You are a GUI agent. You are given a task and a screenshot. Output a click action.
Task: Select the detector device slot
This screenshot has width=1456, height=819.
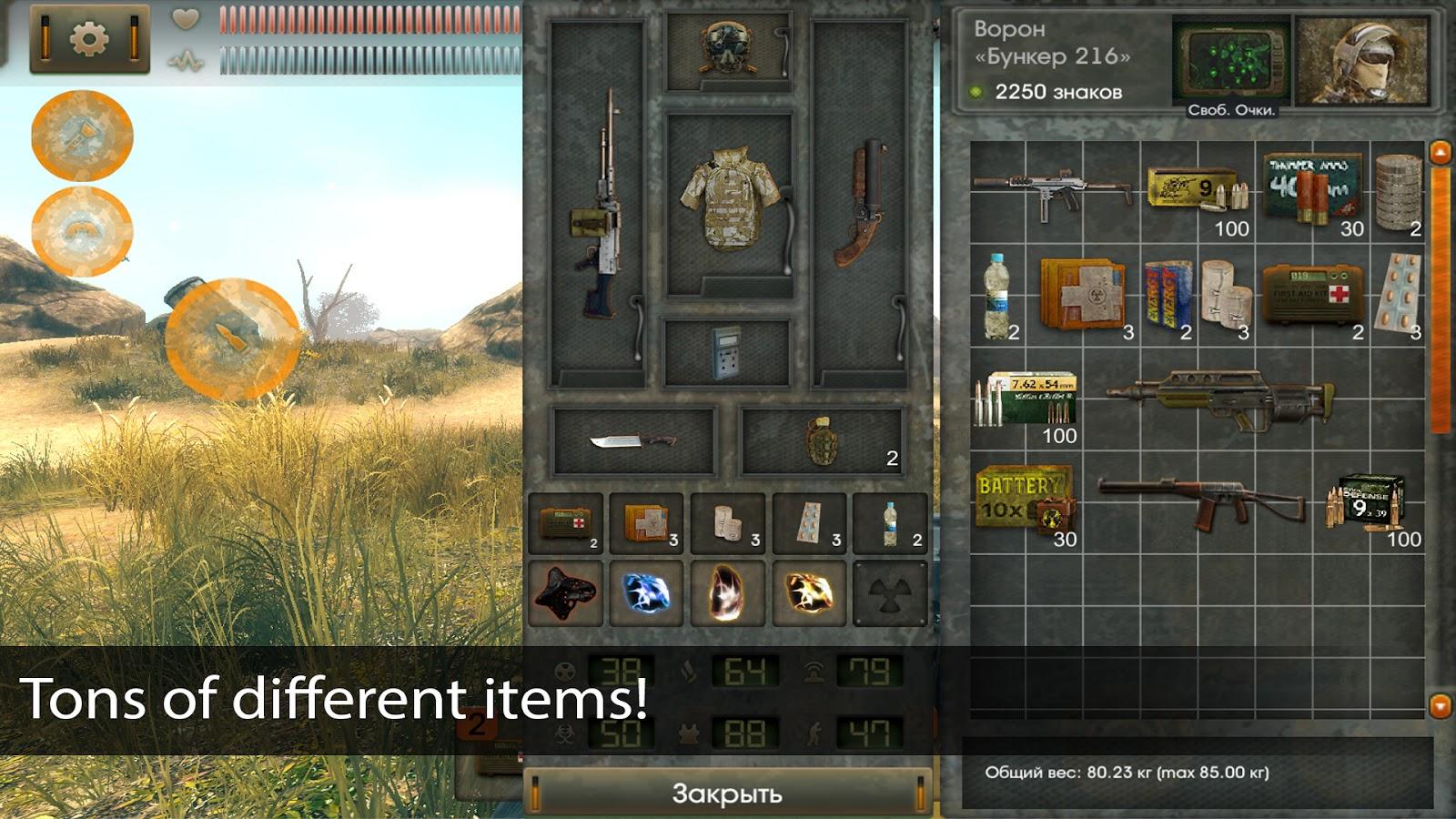click(725, 352)
